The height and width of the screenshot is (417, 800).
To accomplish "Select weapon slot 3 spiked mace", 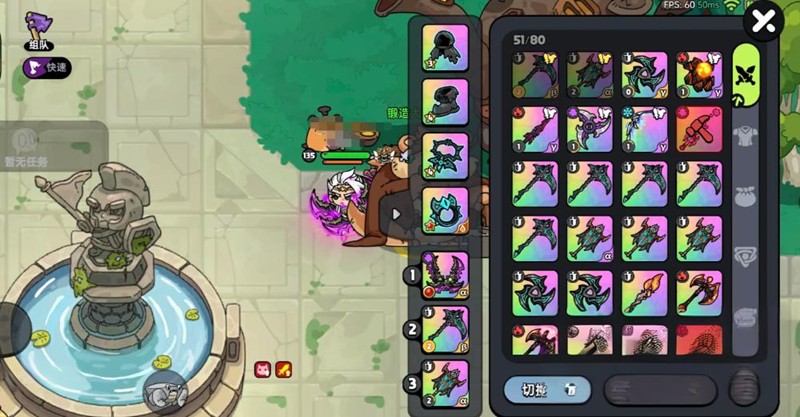I will pyautogui.click(x=445, y=382).
